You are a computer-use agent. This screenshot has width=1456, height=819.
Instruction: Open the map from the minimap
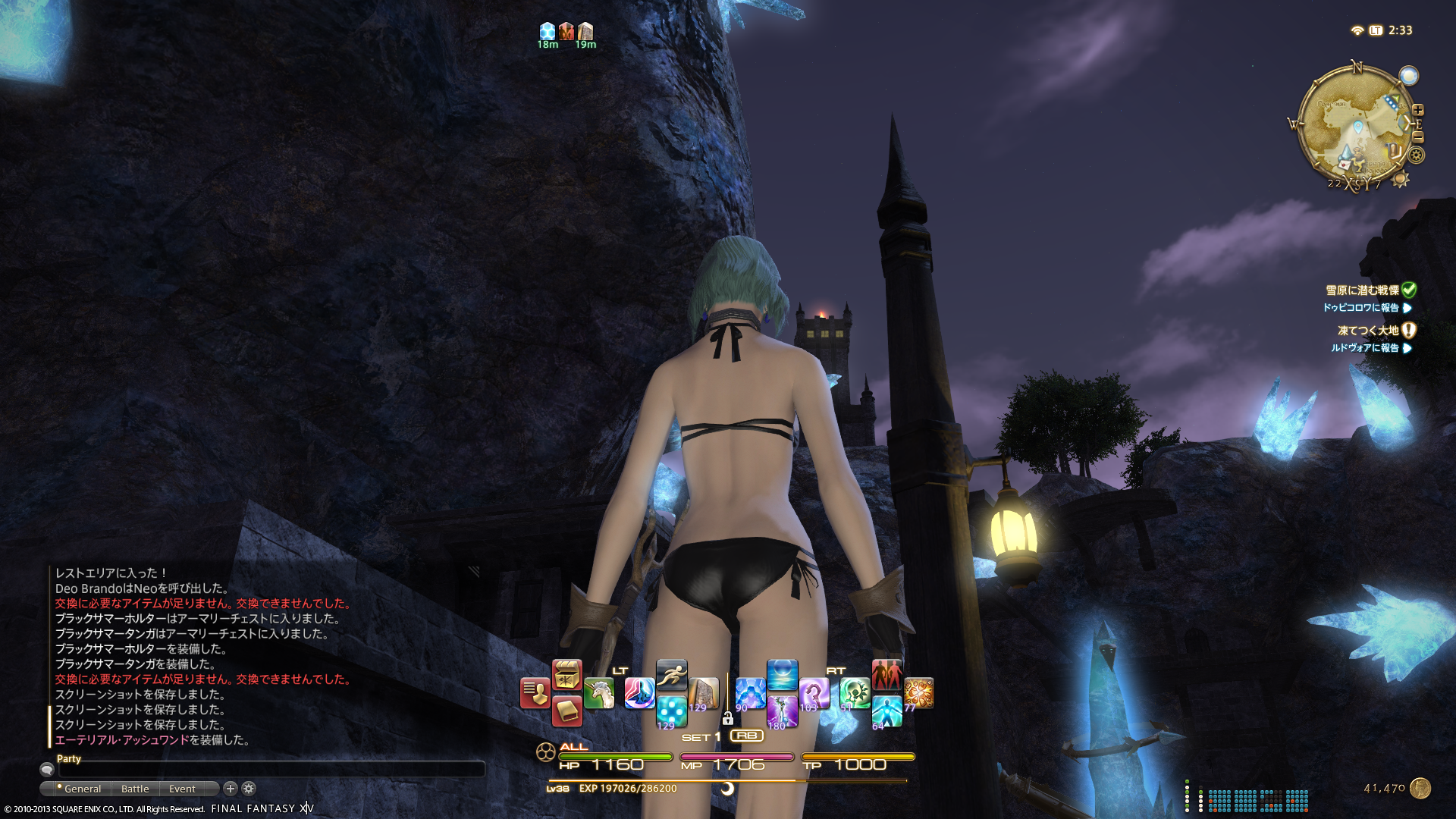pos(1356,125)
